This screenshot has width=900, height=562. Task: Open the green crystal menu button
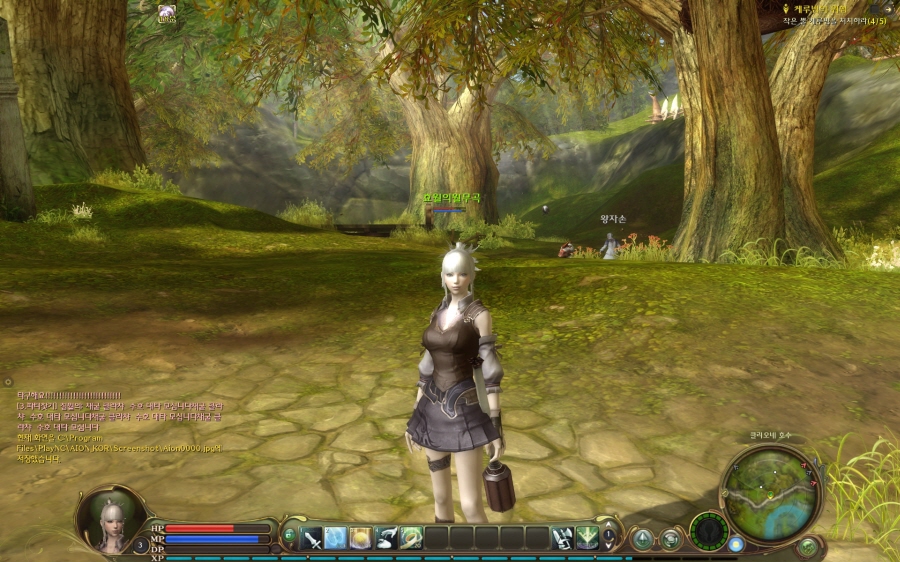click(642, 539)
